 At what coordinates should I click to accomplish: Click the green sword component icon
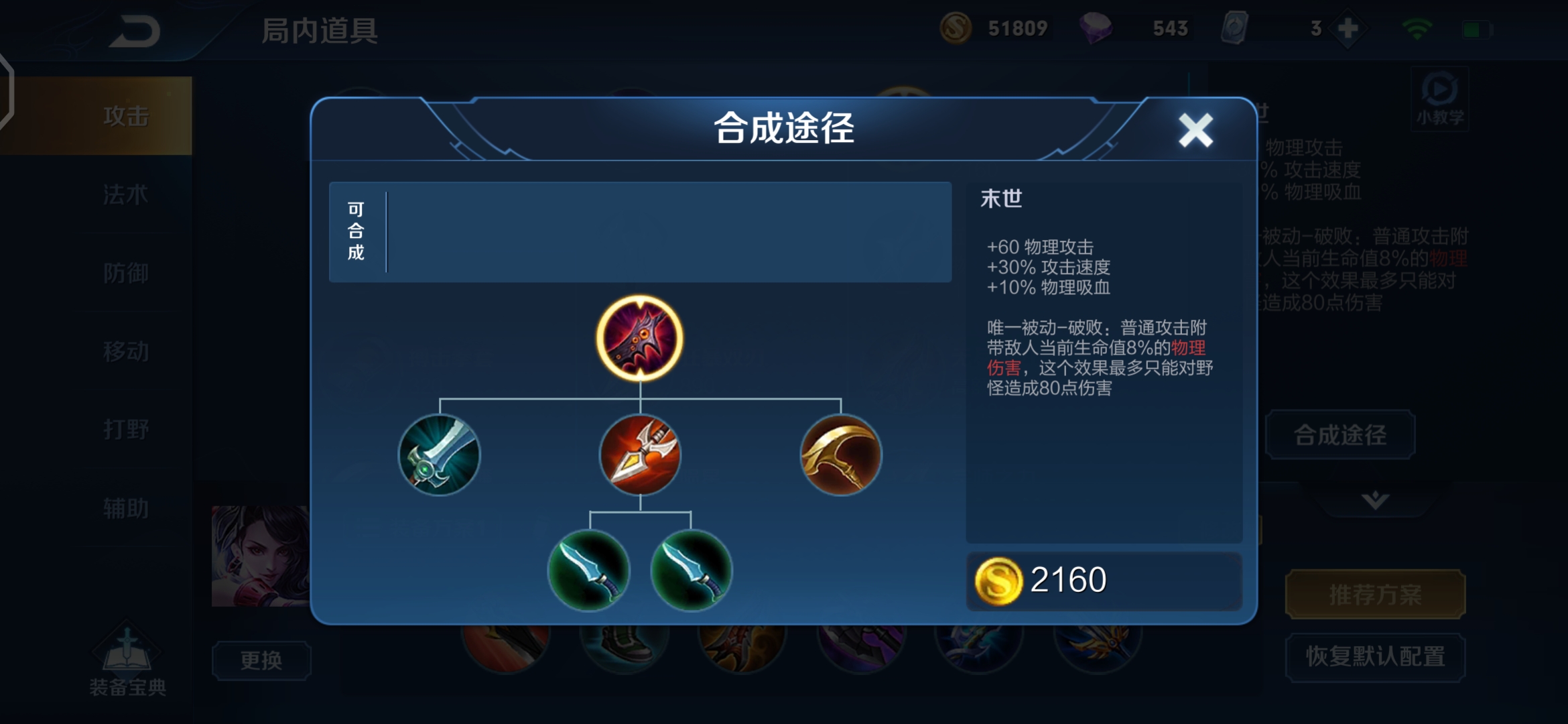(x=440, y=457)
